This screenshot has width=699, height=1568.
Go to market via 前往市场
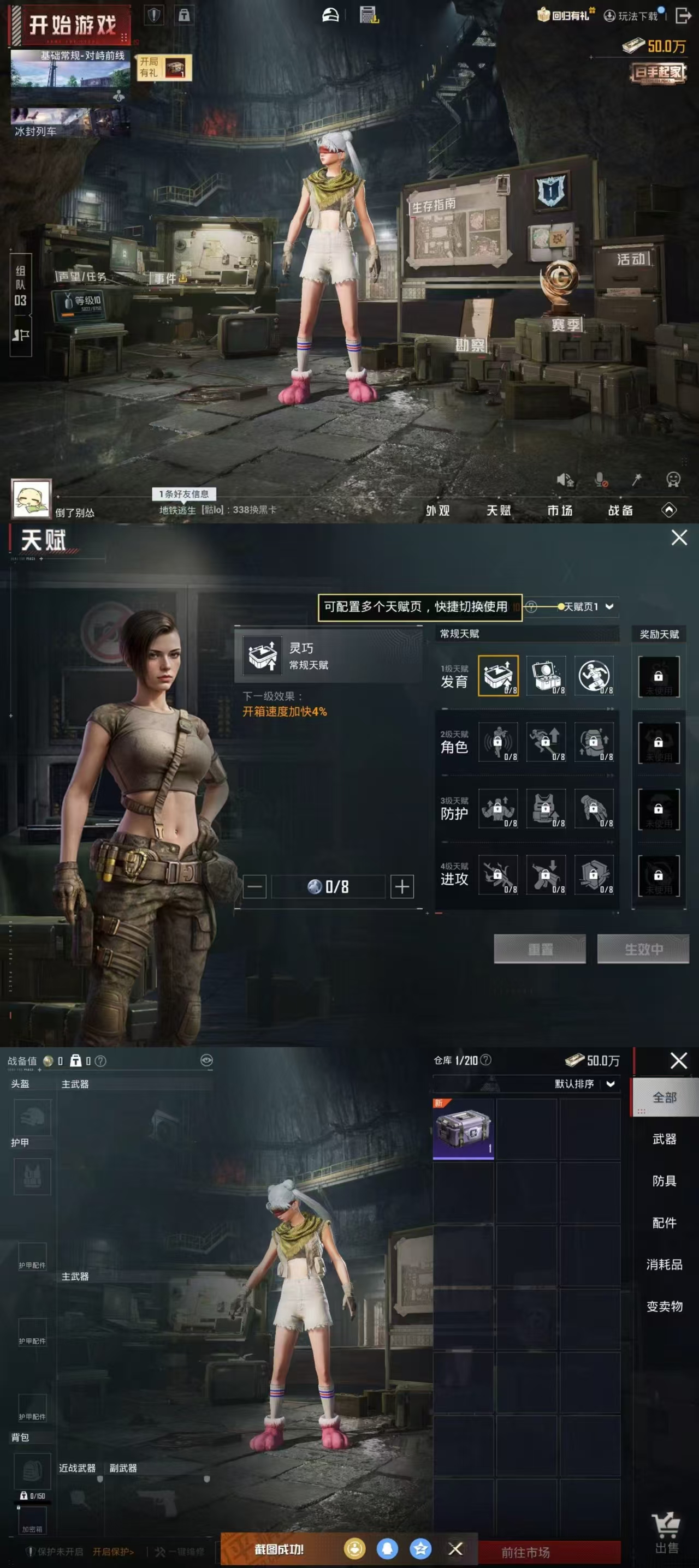point(525,1552)
